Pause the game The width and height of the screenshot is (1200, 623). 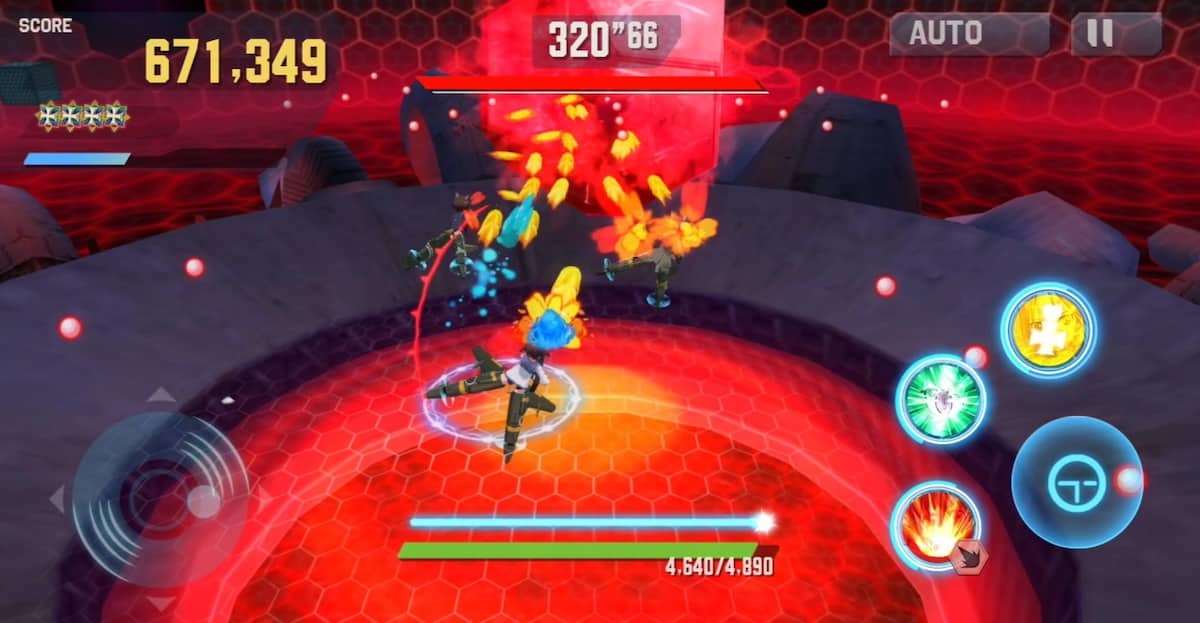tap(1115, 34)
